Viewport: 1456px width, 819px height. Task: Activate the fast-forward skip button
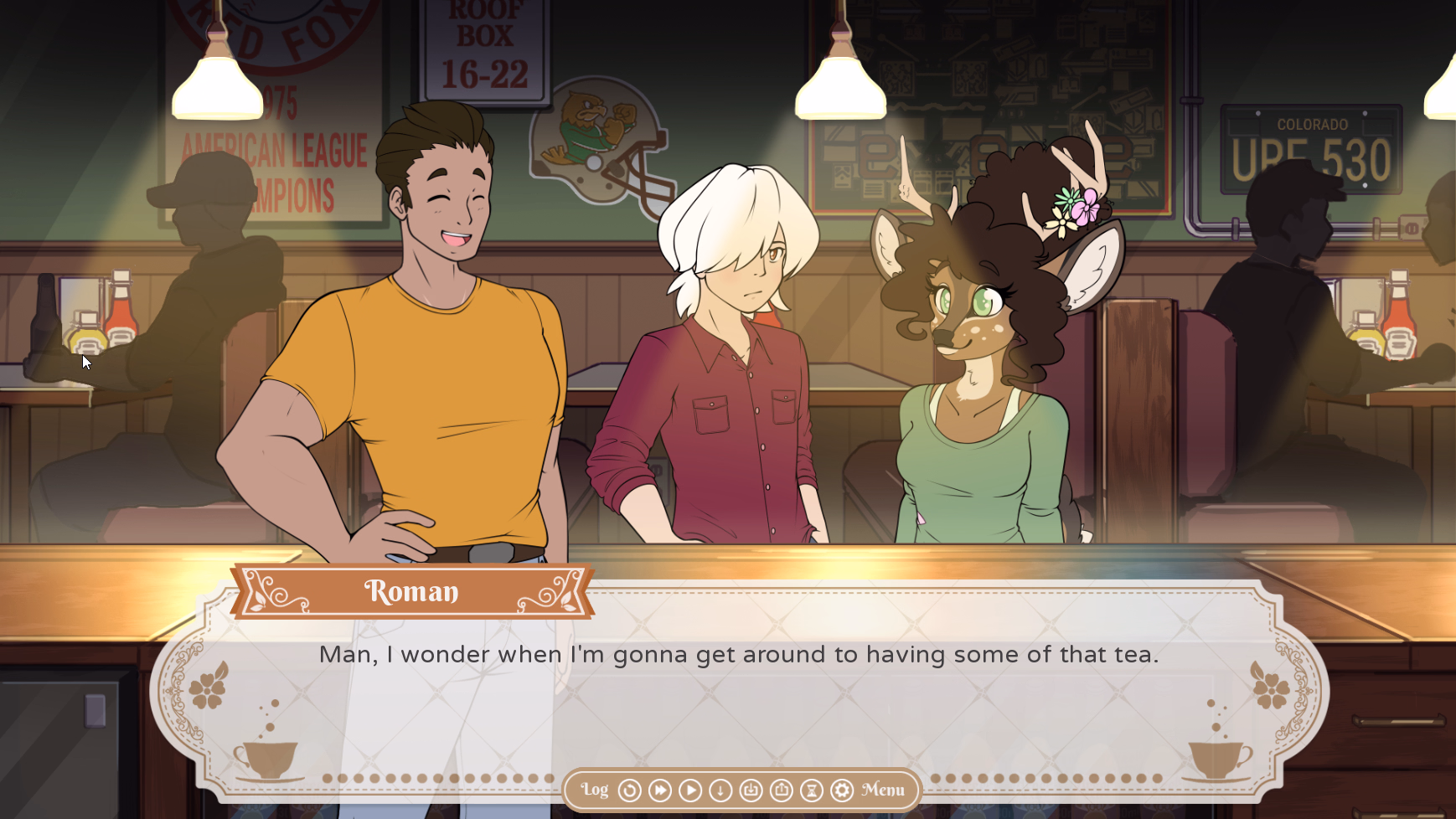[x=660, y=791]
